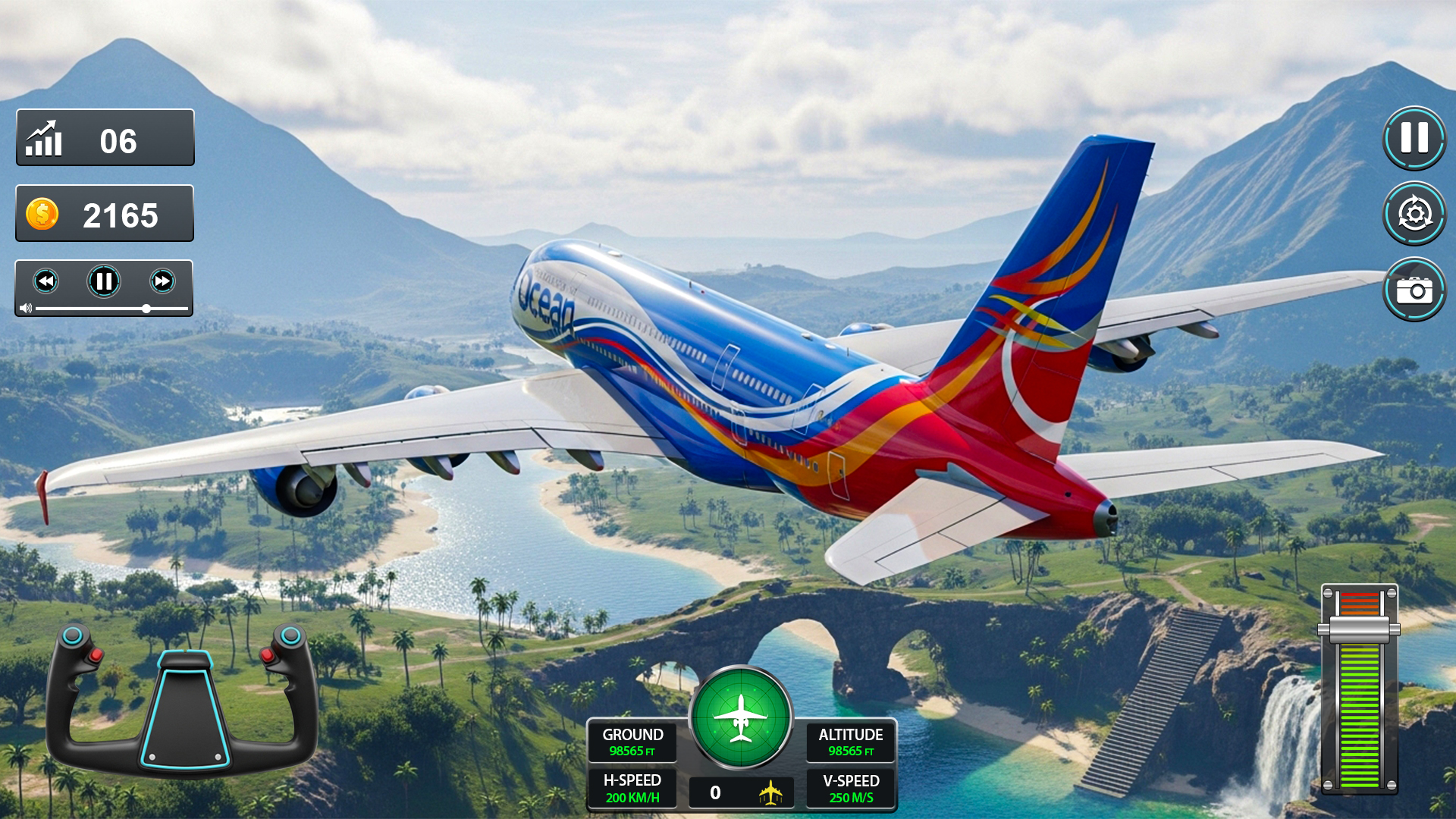
Task: Select the GROUND distance panel
Action: [x=634, y=742]
